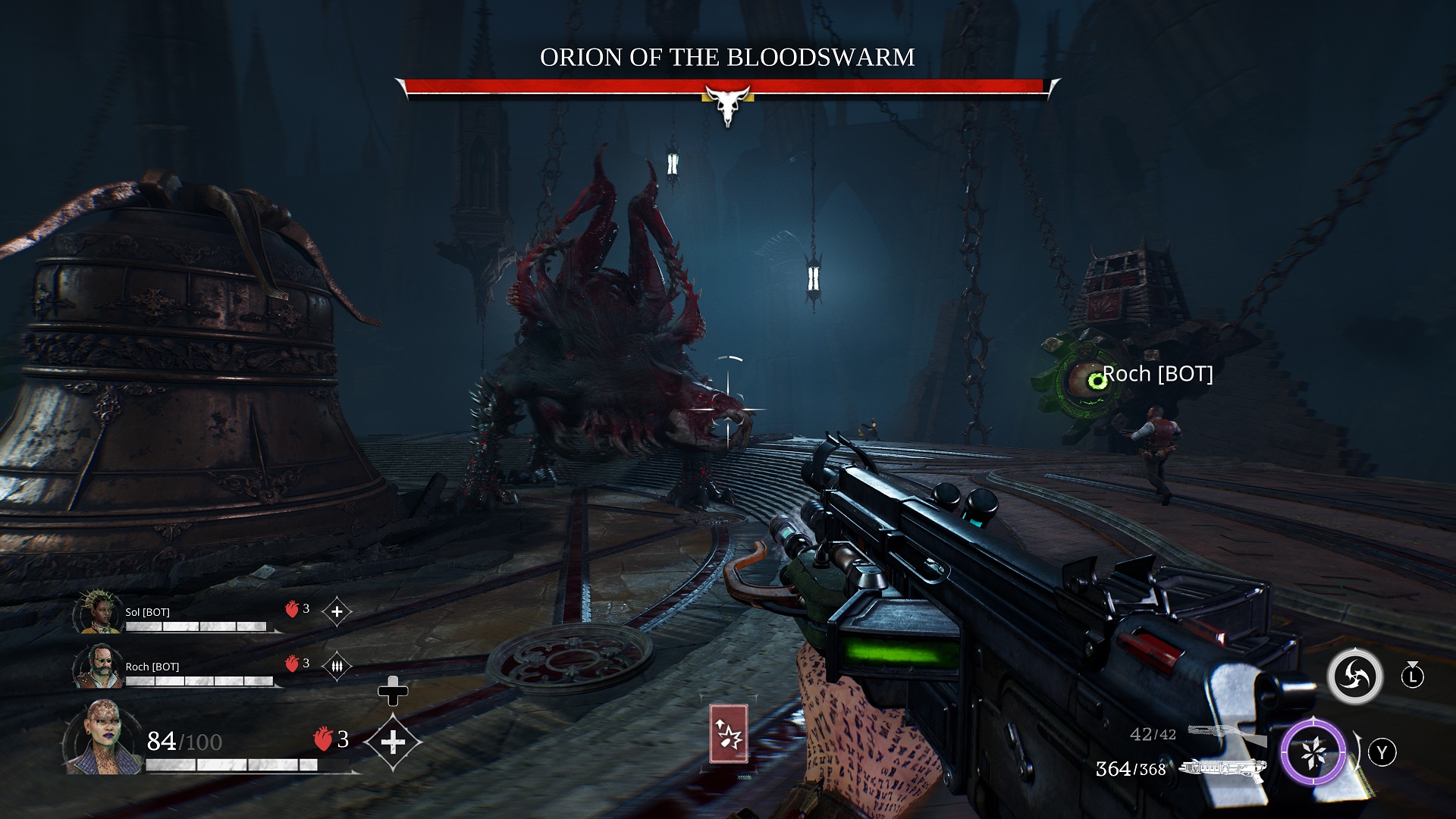Click Roch's ammo item diamond icon

pyautogui.click(x=337, y=667)
